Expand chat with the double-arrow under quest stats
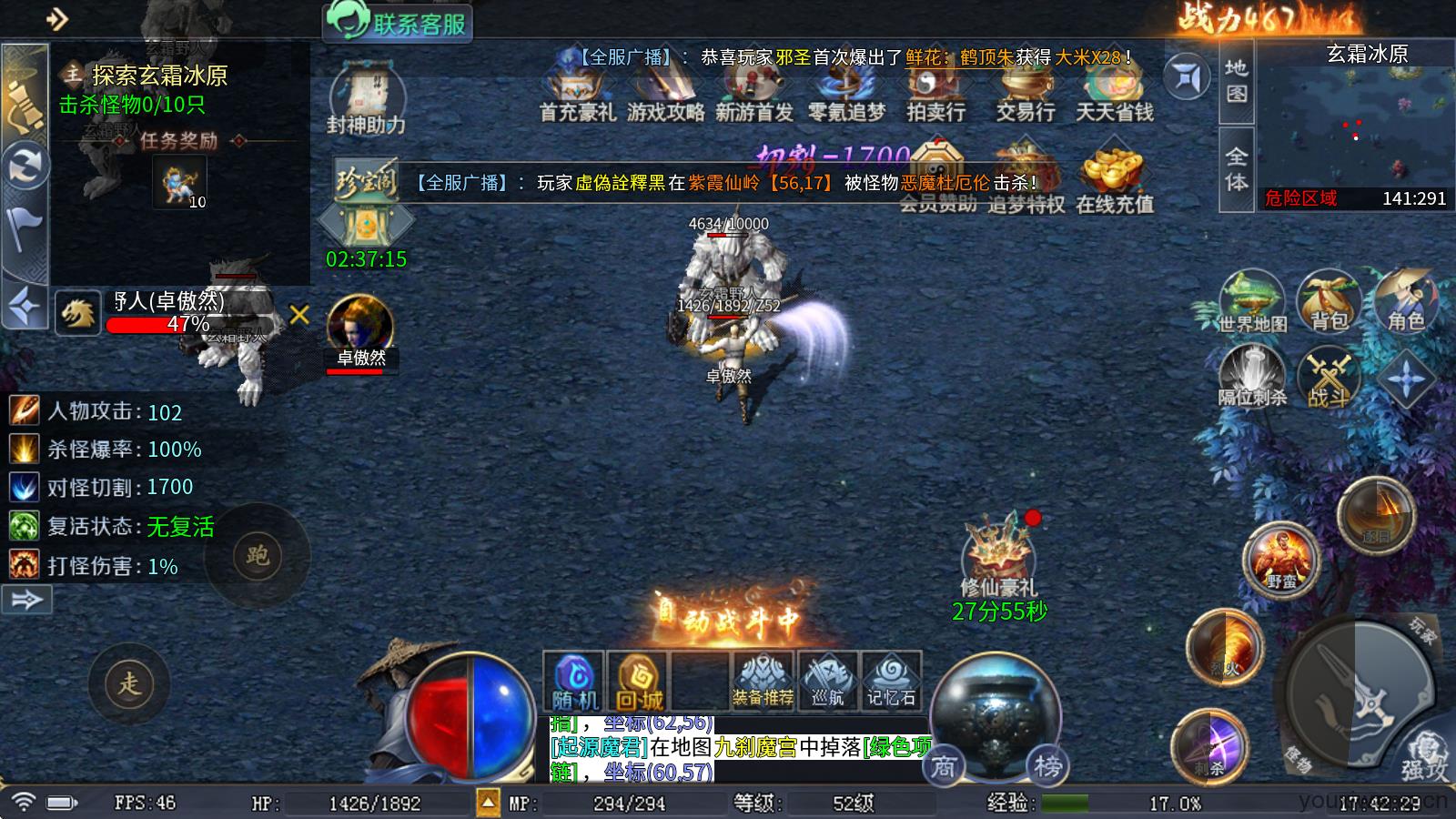The height and width of the screenshot is (819, 1456). 27,601
